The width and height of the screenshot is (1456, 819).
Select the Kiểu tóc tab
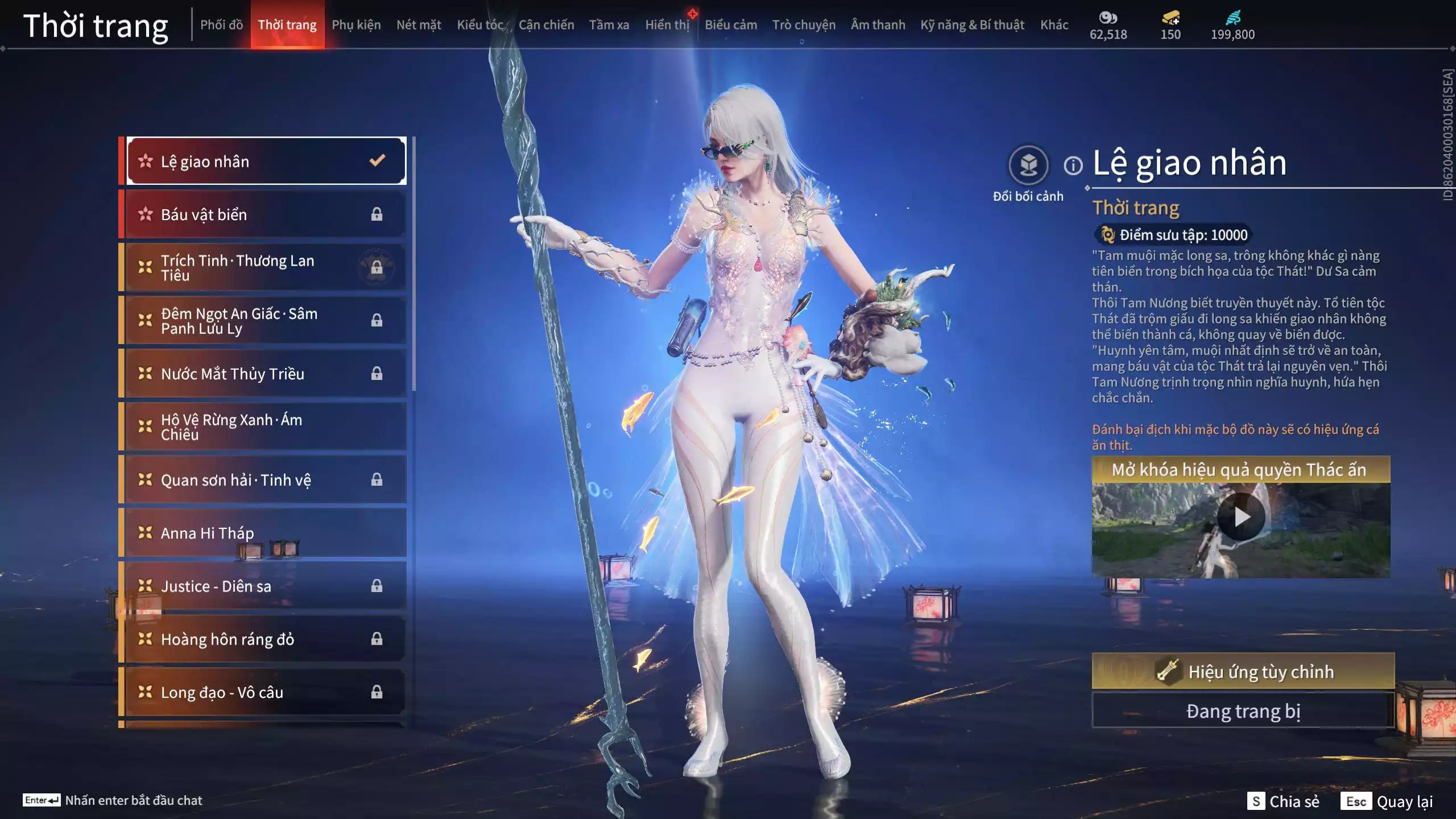point(479,25)
